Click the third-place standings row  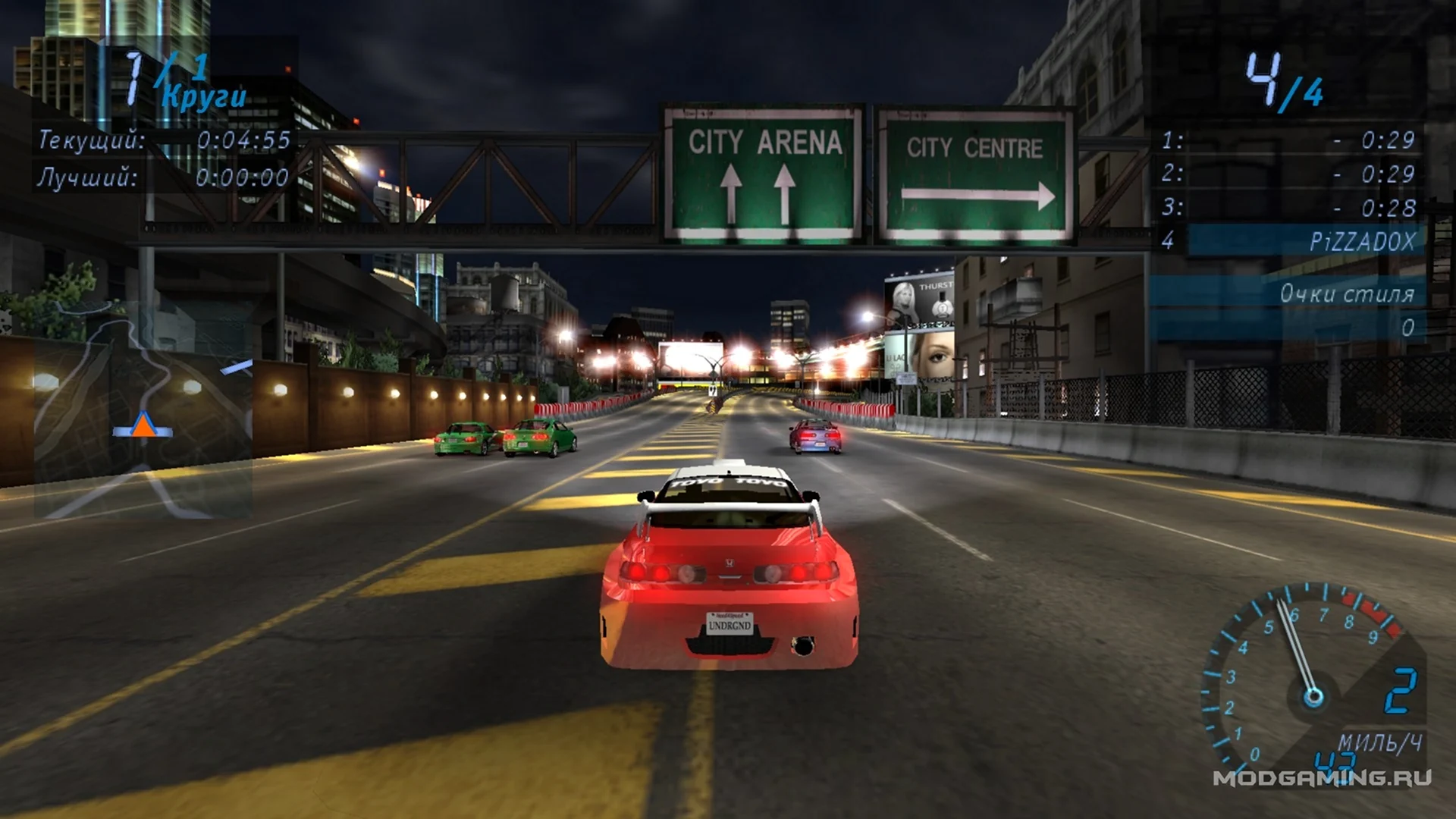click(1289, 207)
